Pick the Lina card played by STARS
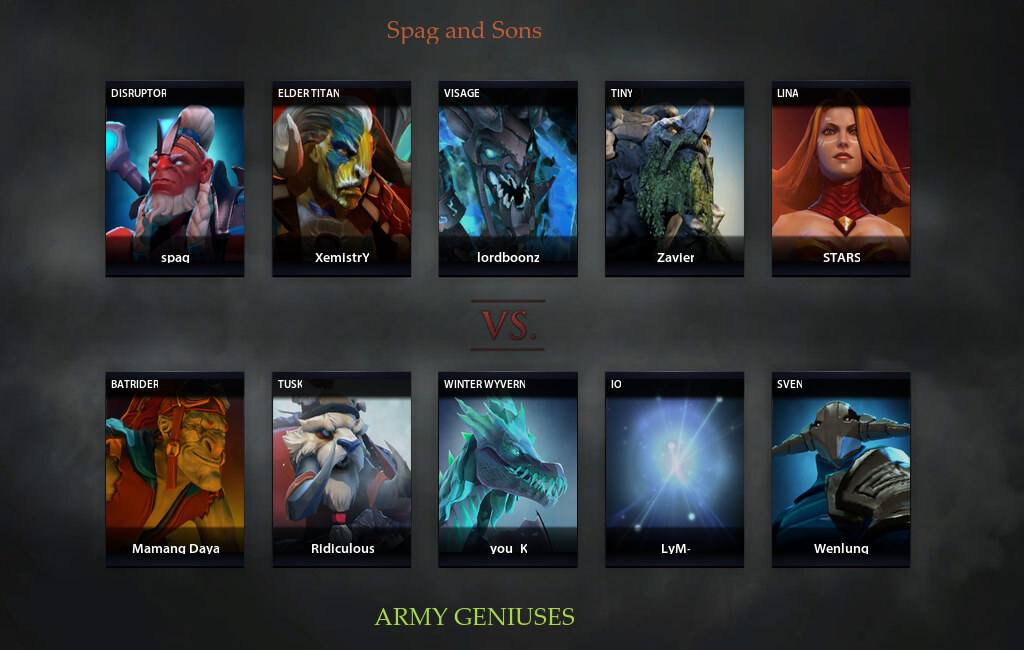This screenshot has width=1024, height=650. click(840, 178)
